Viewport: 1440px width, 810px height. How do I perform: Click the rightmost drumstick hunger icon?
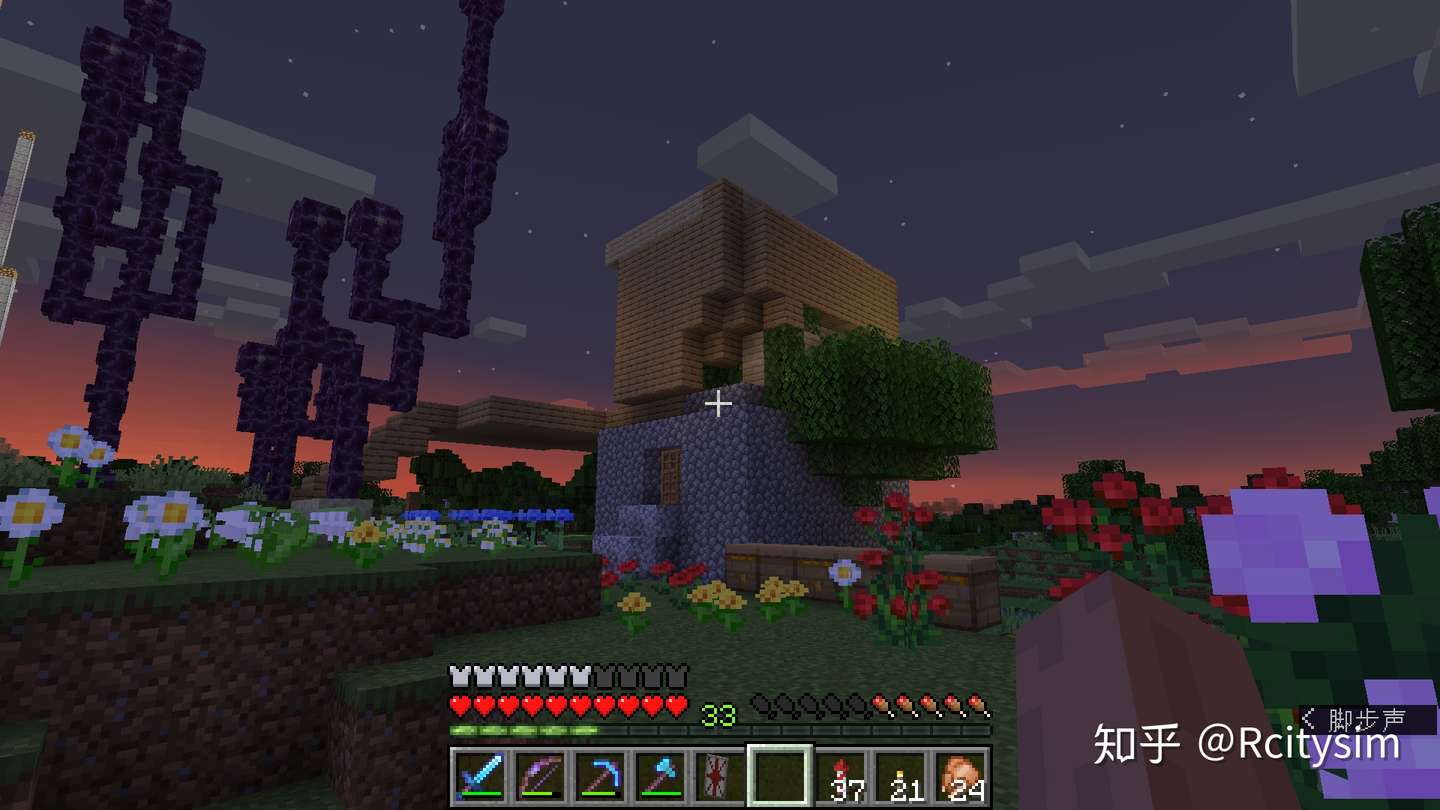(977, 705)
